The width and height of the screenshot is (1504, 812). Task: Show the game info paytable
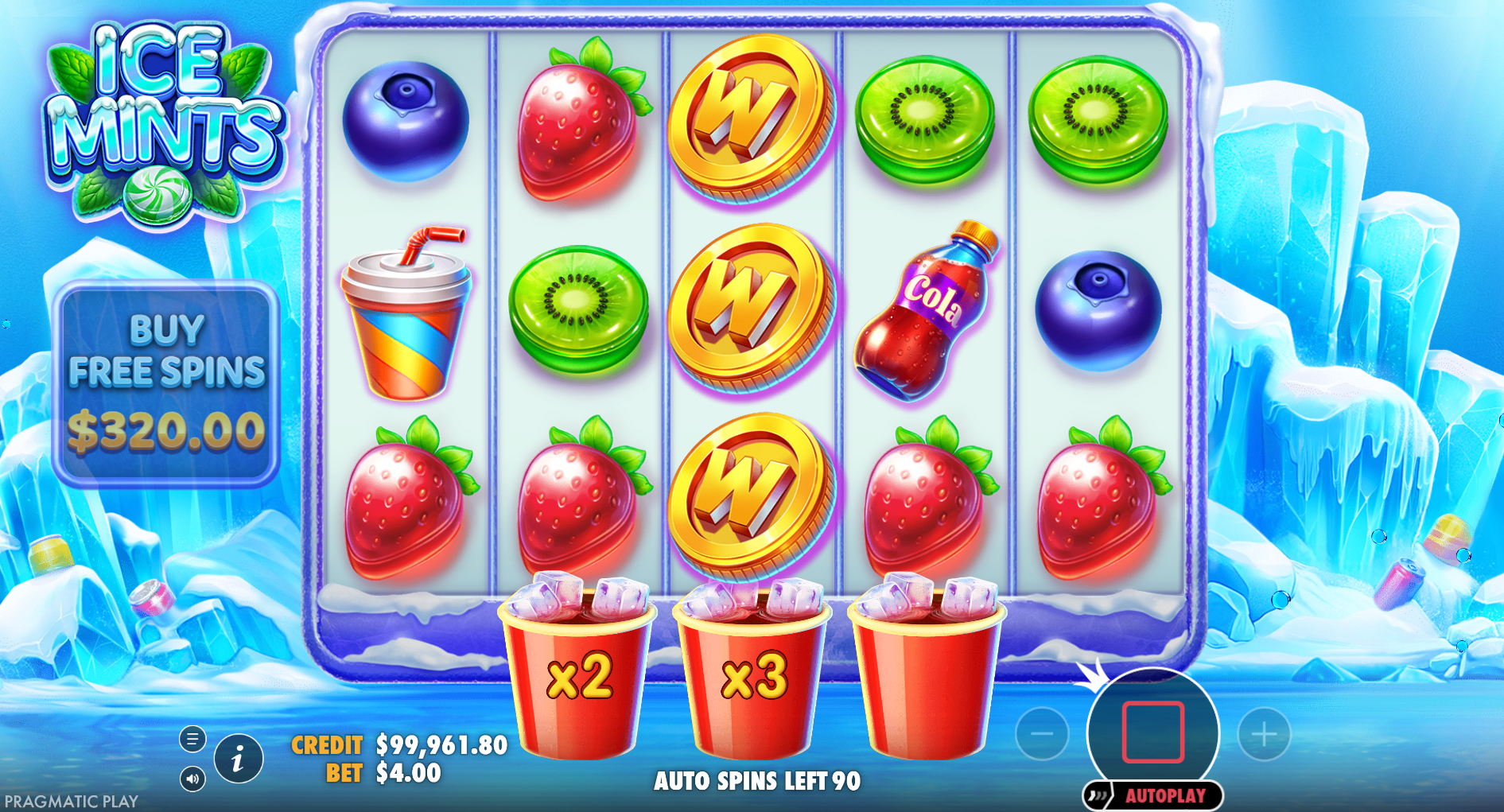pyautogui.click(x=238, y=760)
